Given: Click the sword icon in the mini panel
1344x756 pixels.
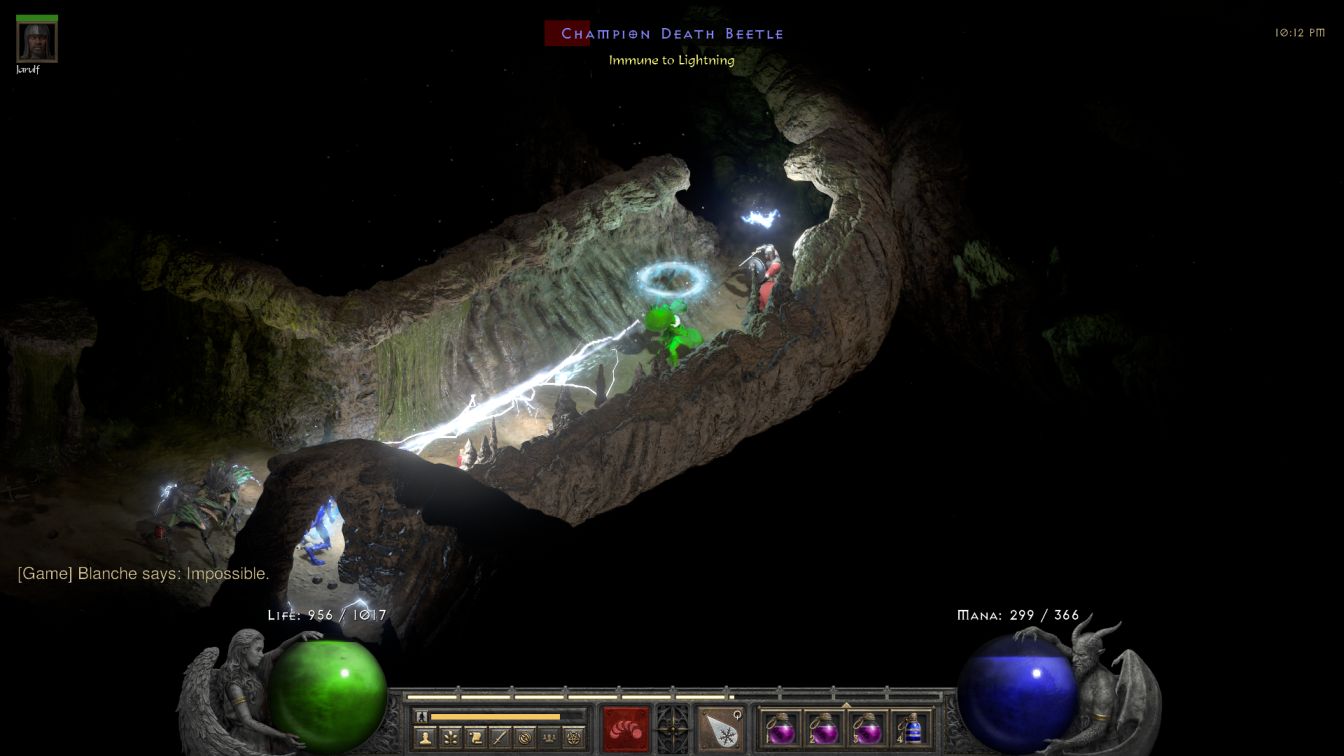Looking at the screenshot, I should [x=499, y=737].
